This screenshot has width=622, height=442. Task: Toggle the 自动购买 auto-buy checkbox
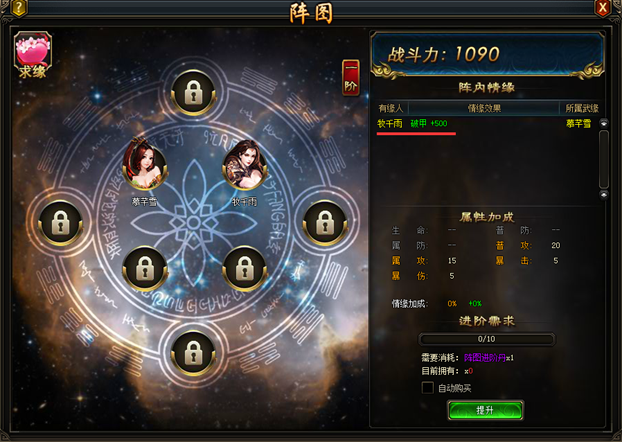[428, 387]
